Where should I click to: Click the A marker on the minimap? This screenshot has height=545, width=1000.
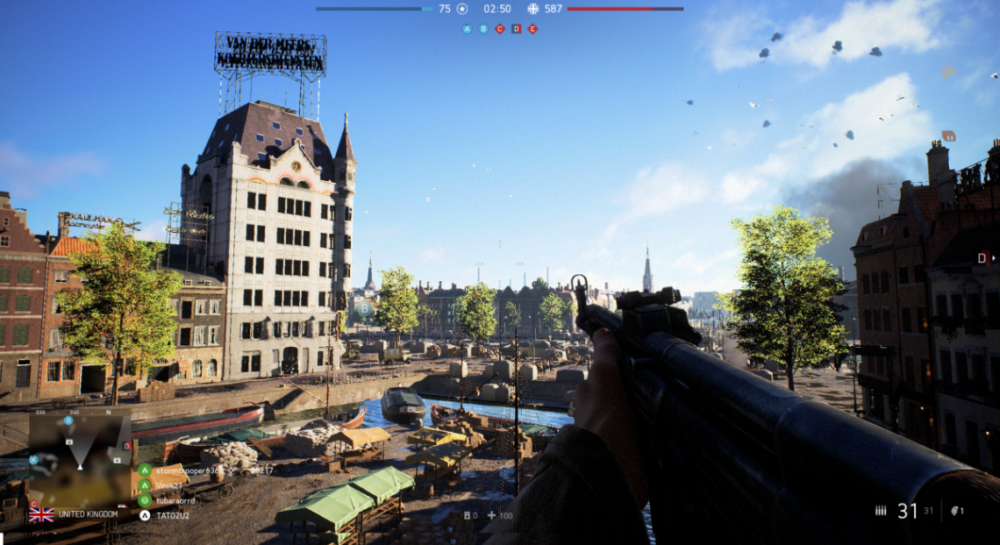33,459
